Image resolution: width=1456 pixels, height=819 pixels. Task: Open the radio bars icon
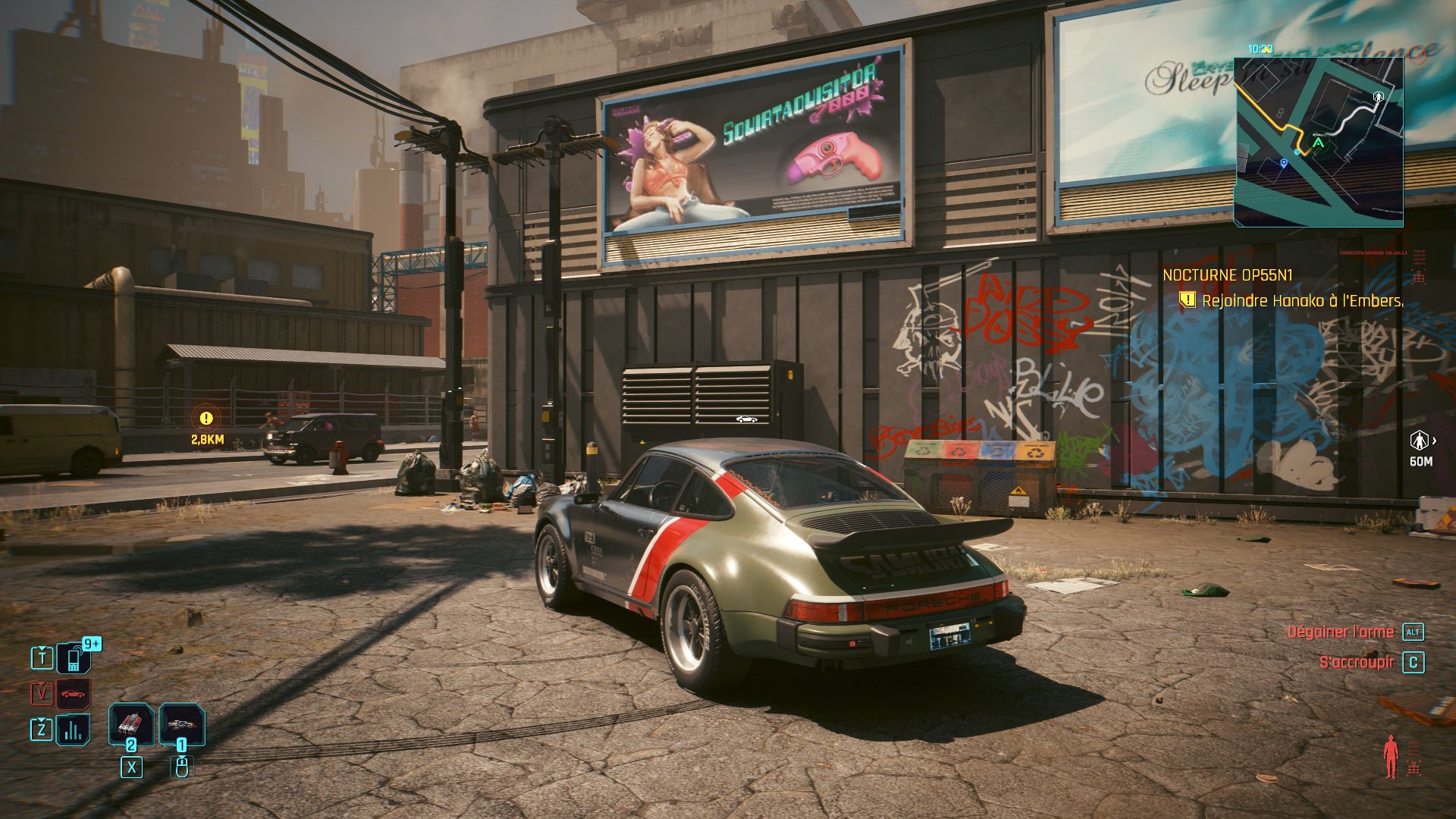pos(74,730)
